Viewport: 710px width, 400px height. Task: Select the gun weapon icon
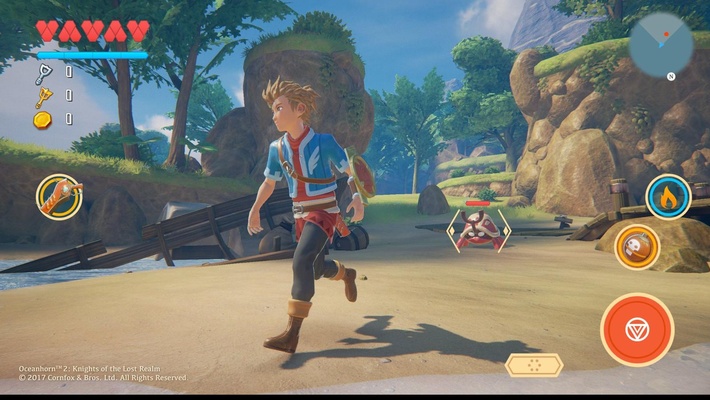click(59, 197)
